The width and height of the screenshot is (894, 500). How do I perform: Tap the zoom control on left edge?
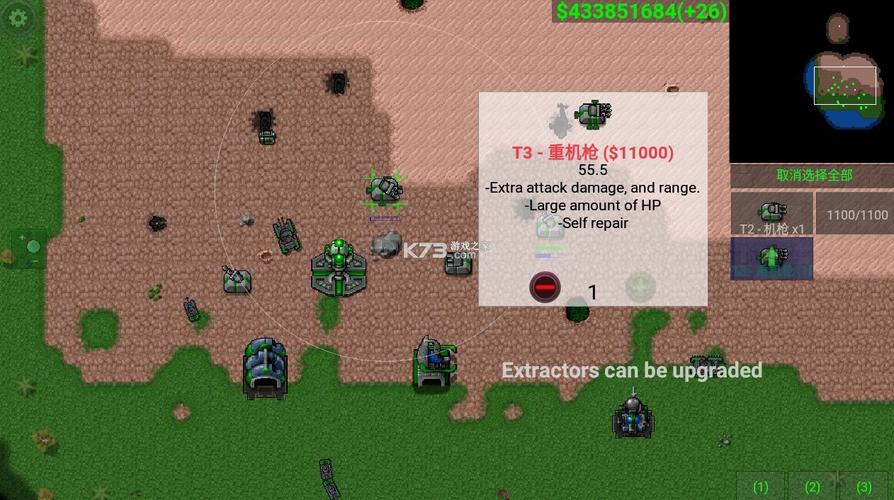[28, 247]
